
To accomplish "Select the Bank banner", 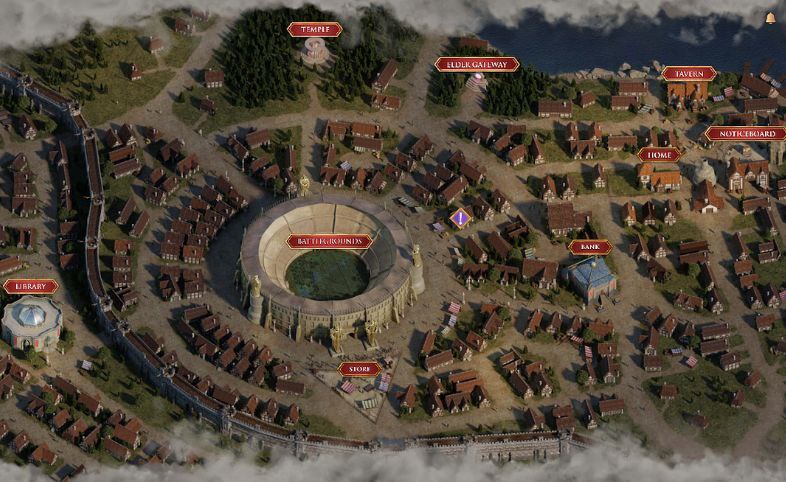I will (x=589, y=247).
